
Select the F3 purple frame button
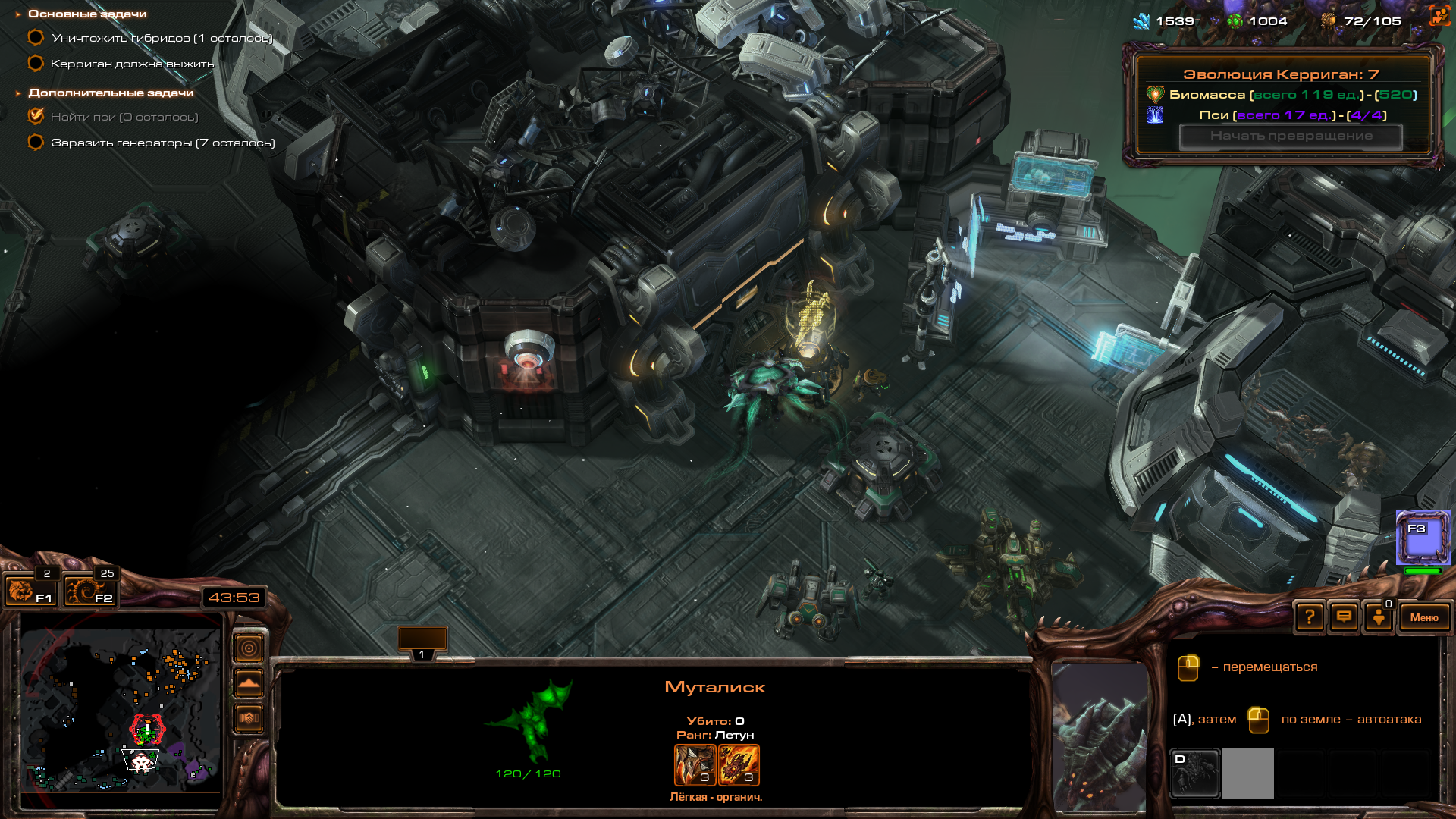click(x=1423, y=538)
